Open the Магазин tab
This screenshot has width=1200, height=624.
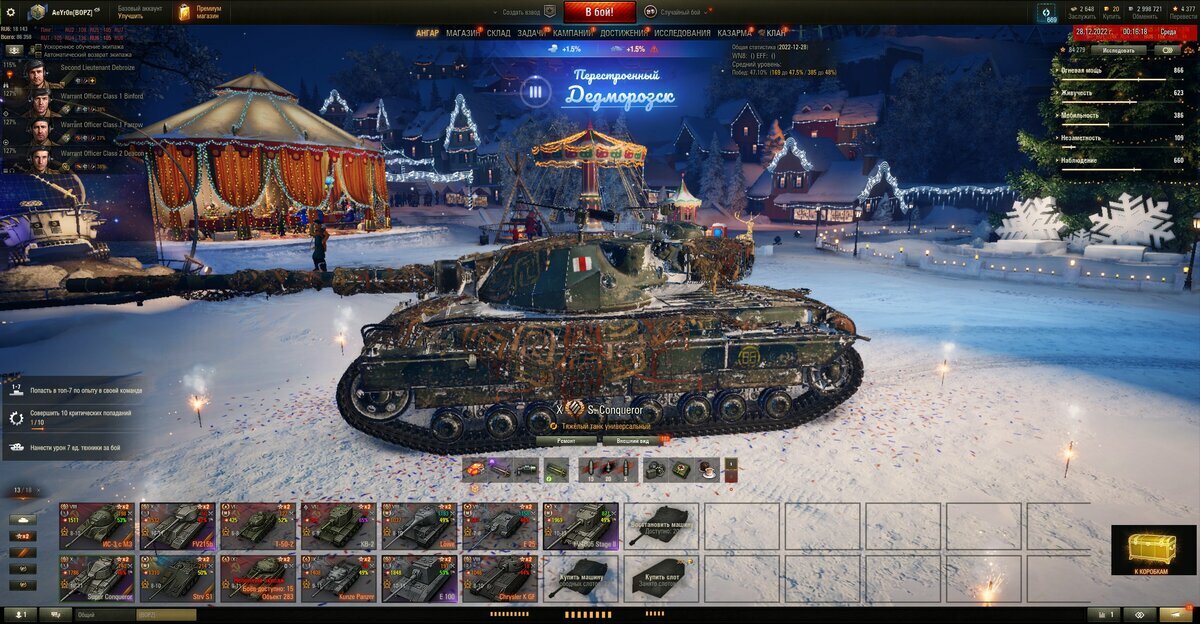click(462, 33)
